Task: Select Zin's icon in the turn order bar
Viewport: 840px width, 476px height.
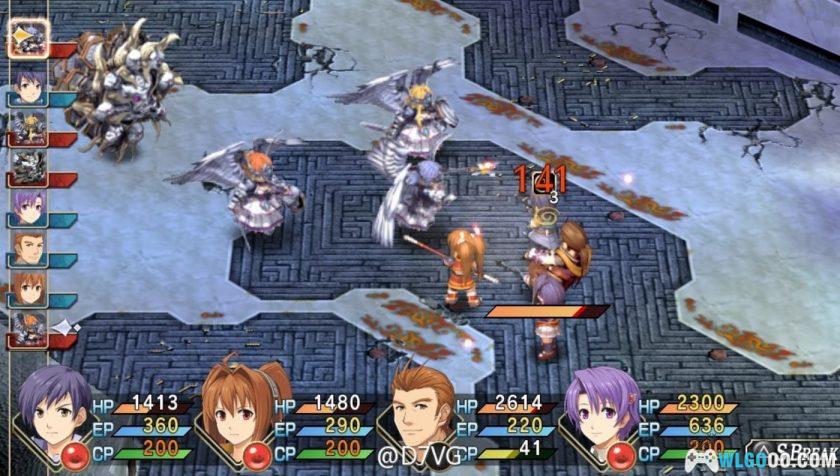Action: 27,248
